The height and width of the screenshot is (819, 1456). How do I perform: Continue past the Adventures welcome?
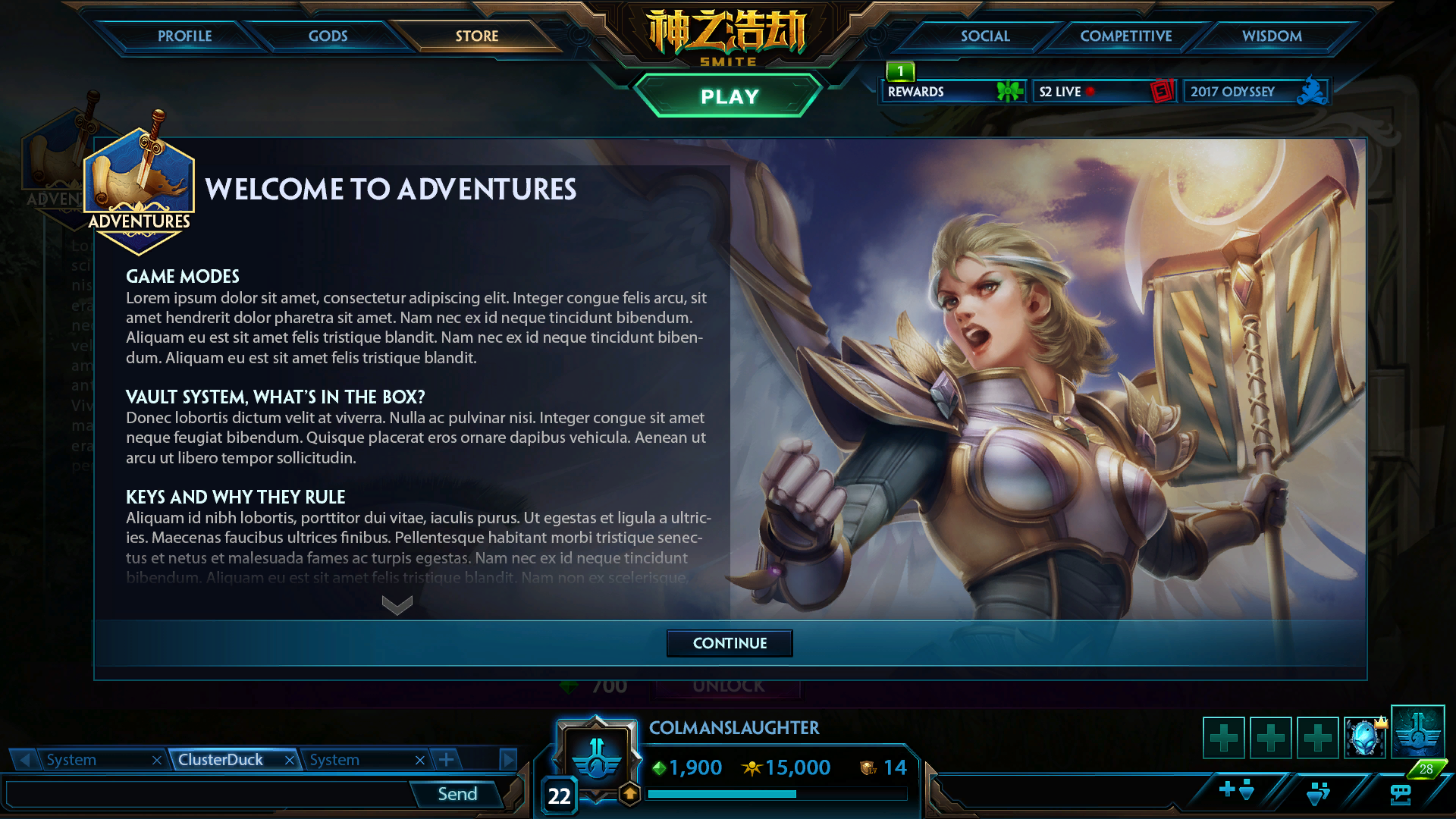[x=730, y=643]
